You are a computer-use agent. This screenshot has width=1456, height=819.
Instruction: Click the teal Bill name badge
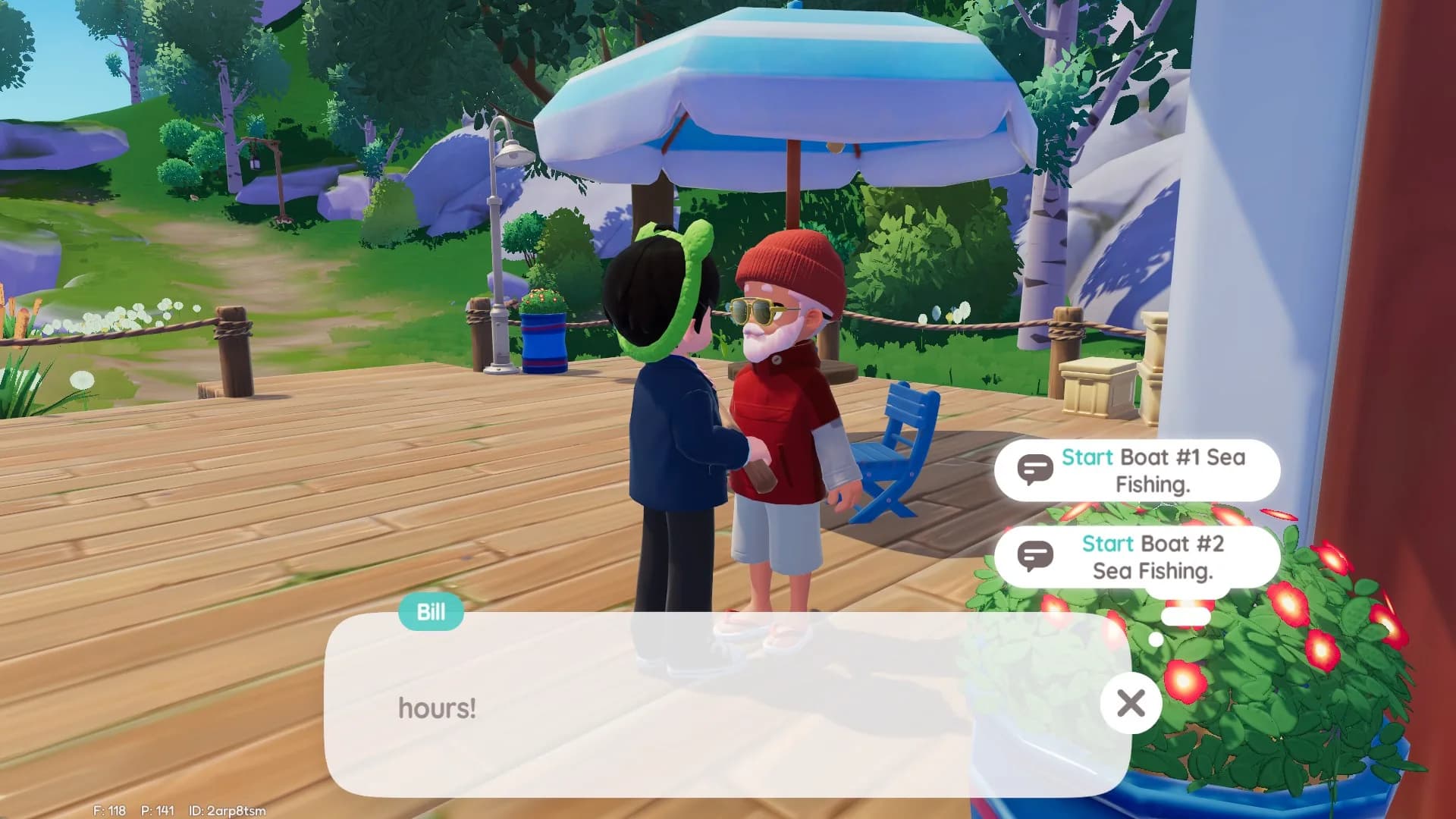429,612
